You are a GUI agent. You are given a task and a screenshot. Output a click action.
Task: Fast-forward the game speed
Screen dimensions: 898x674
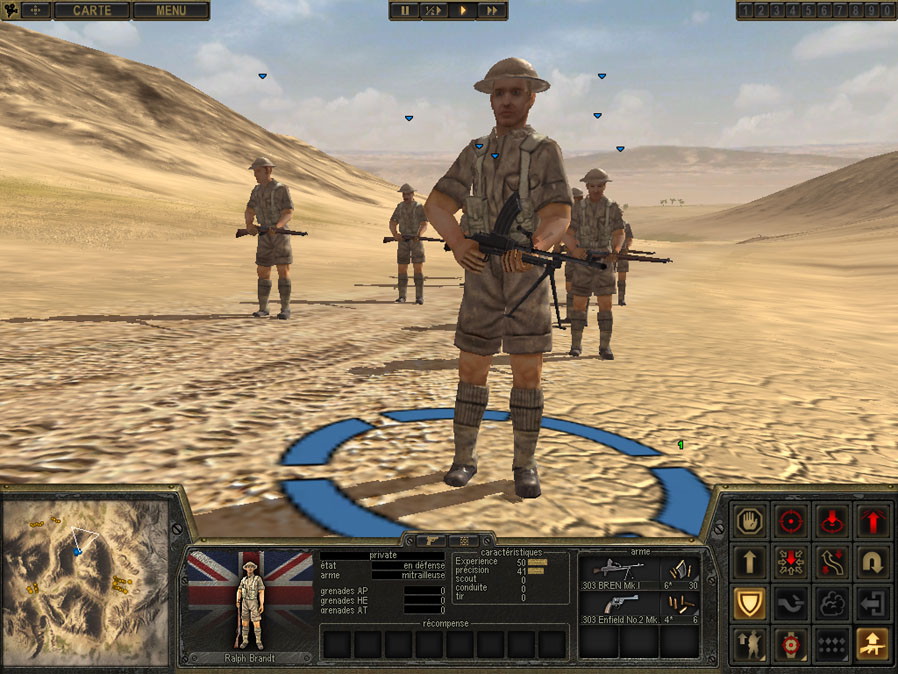[x=492, y=10]
